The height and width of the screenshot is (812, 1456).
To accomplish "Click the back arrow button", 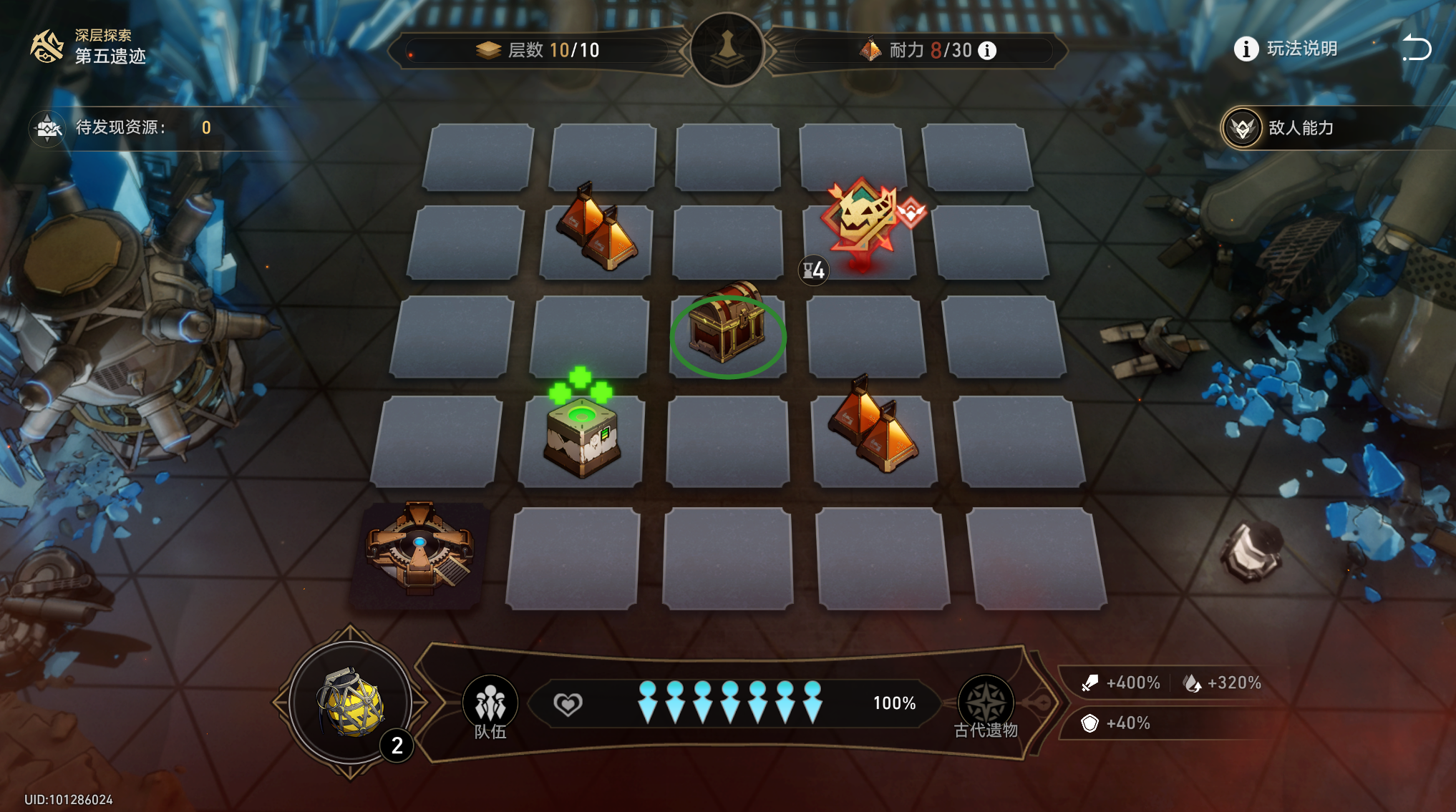I will 1416,49.
